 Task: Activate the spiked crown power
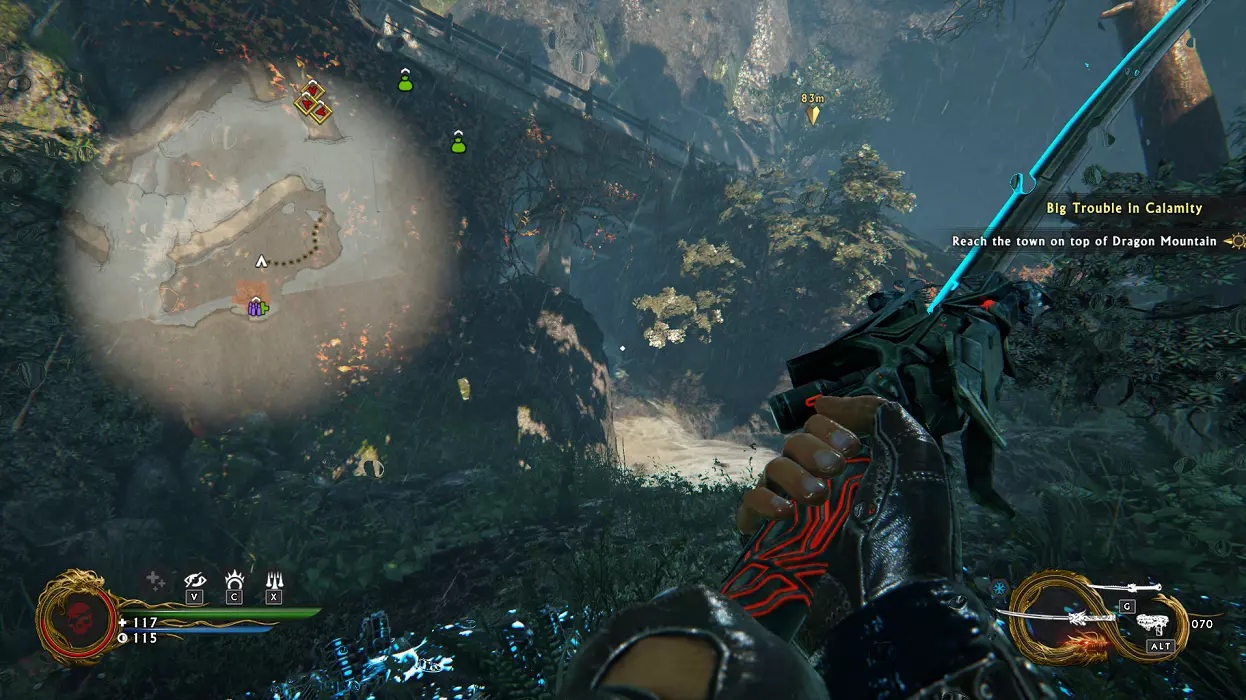click(235, 580)
